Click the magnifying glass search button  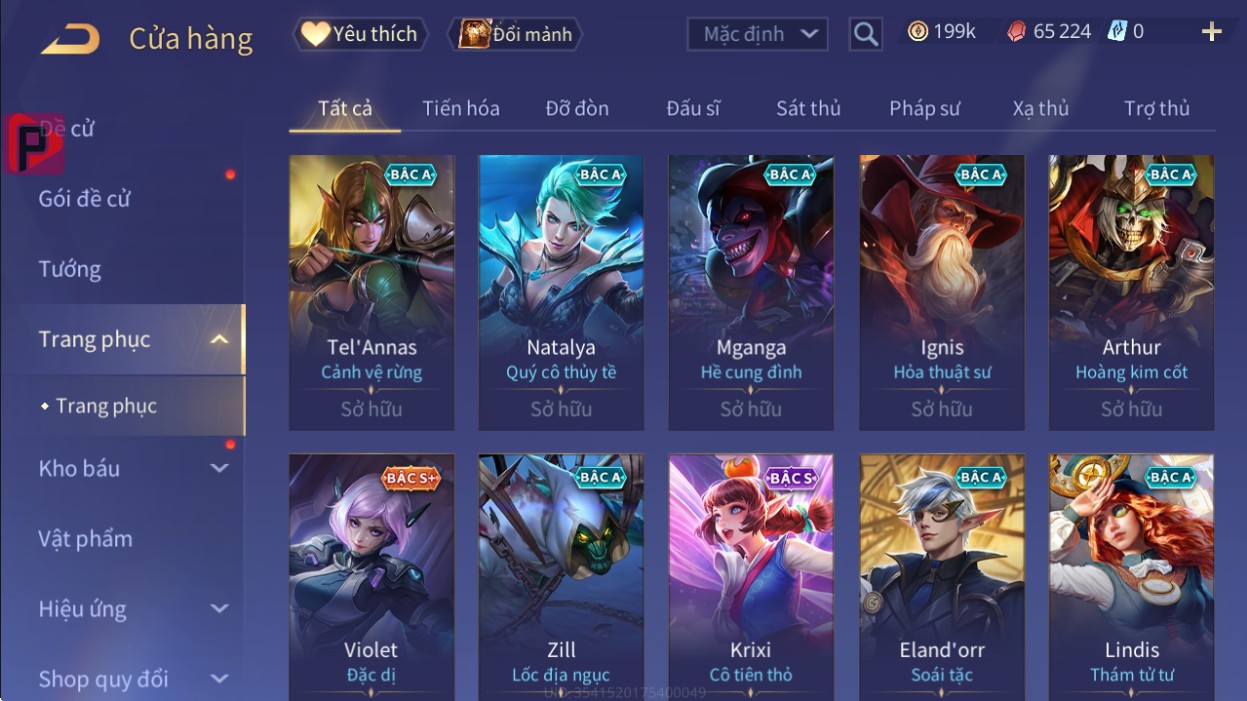pos(866,35)
